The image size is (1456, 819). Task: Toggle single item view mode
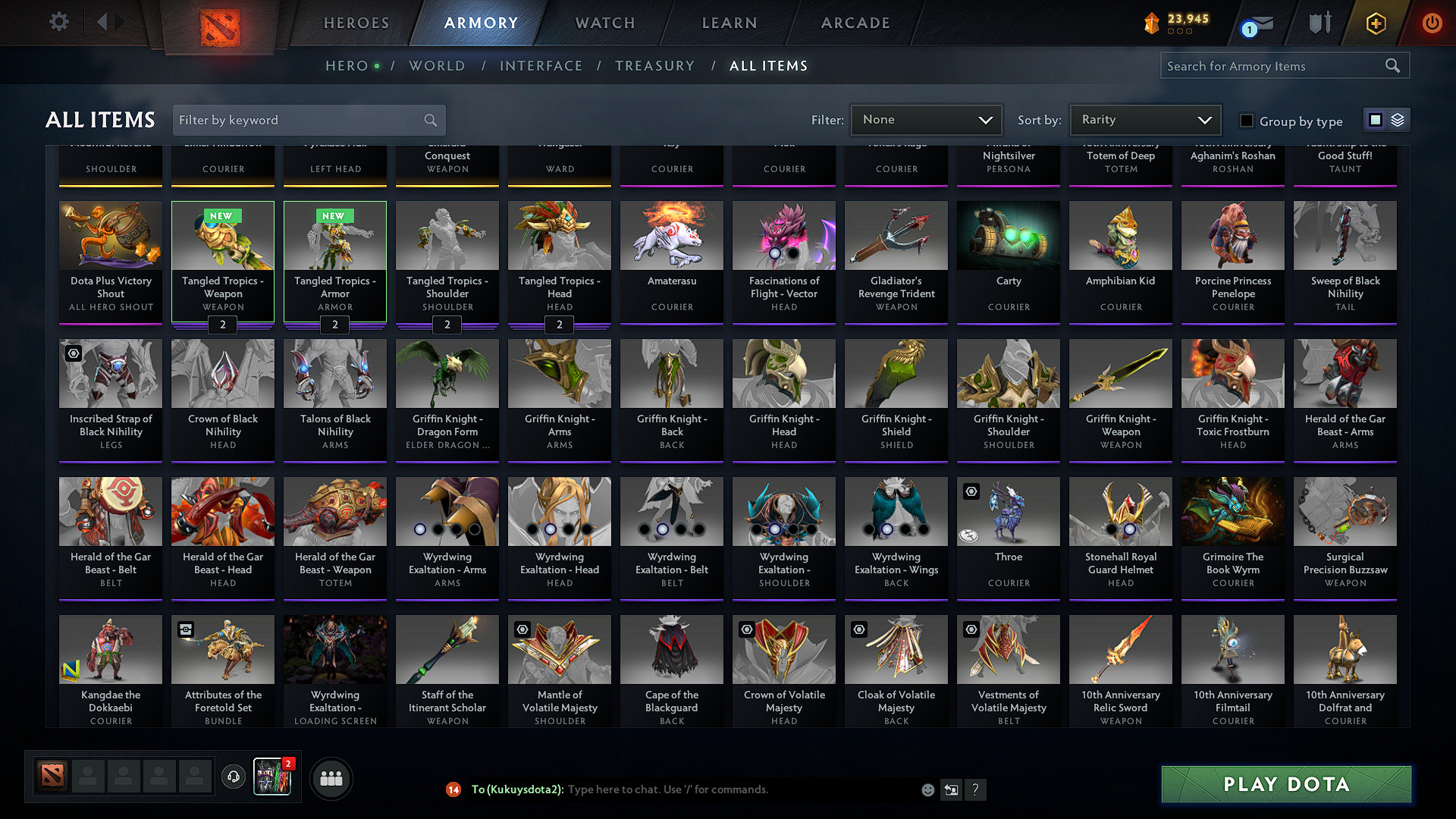coord(1375,119)
